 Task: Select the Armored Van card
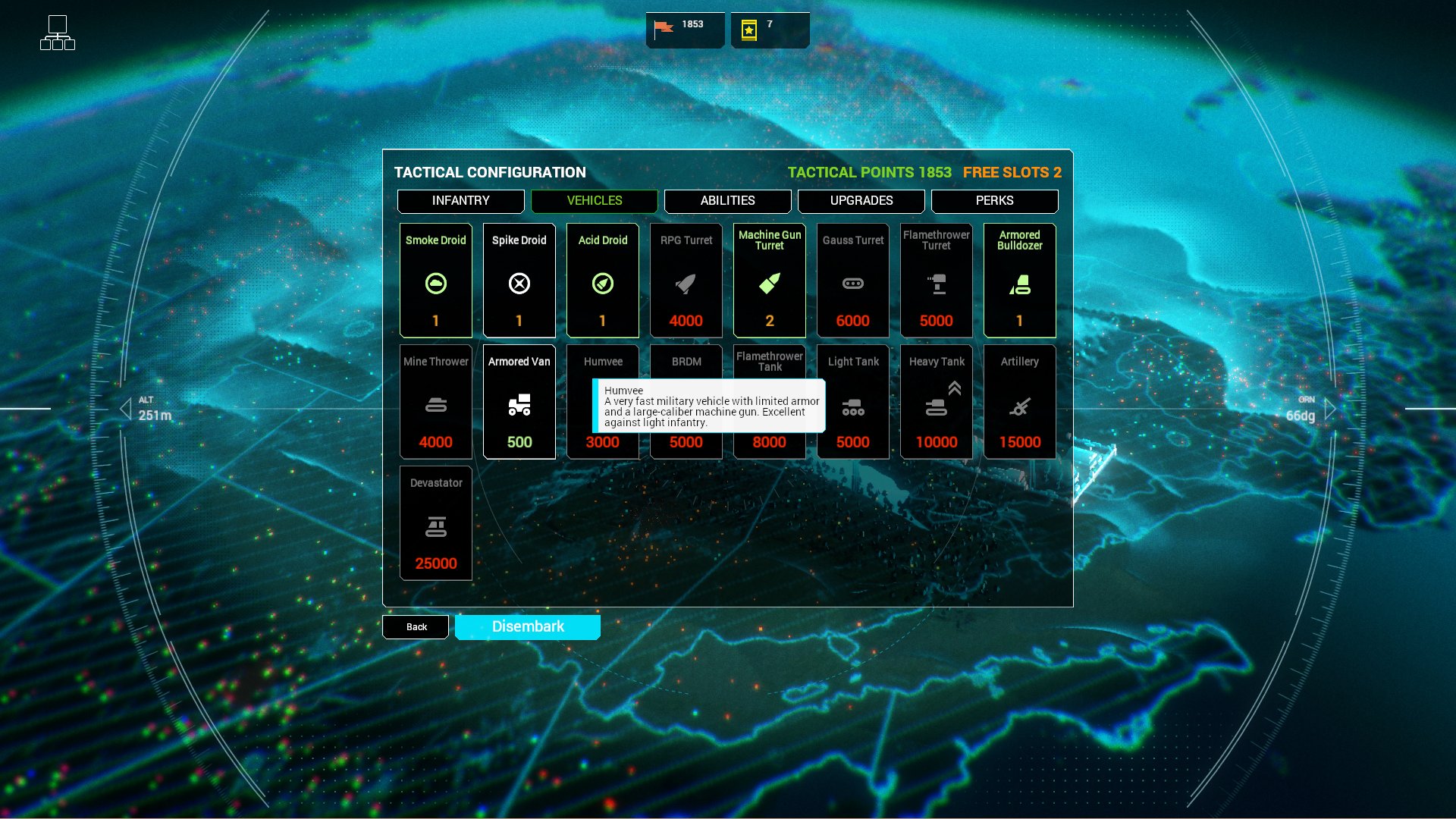tap(519, 402)
